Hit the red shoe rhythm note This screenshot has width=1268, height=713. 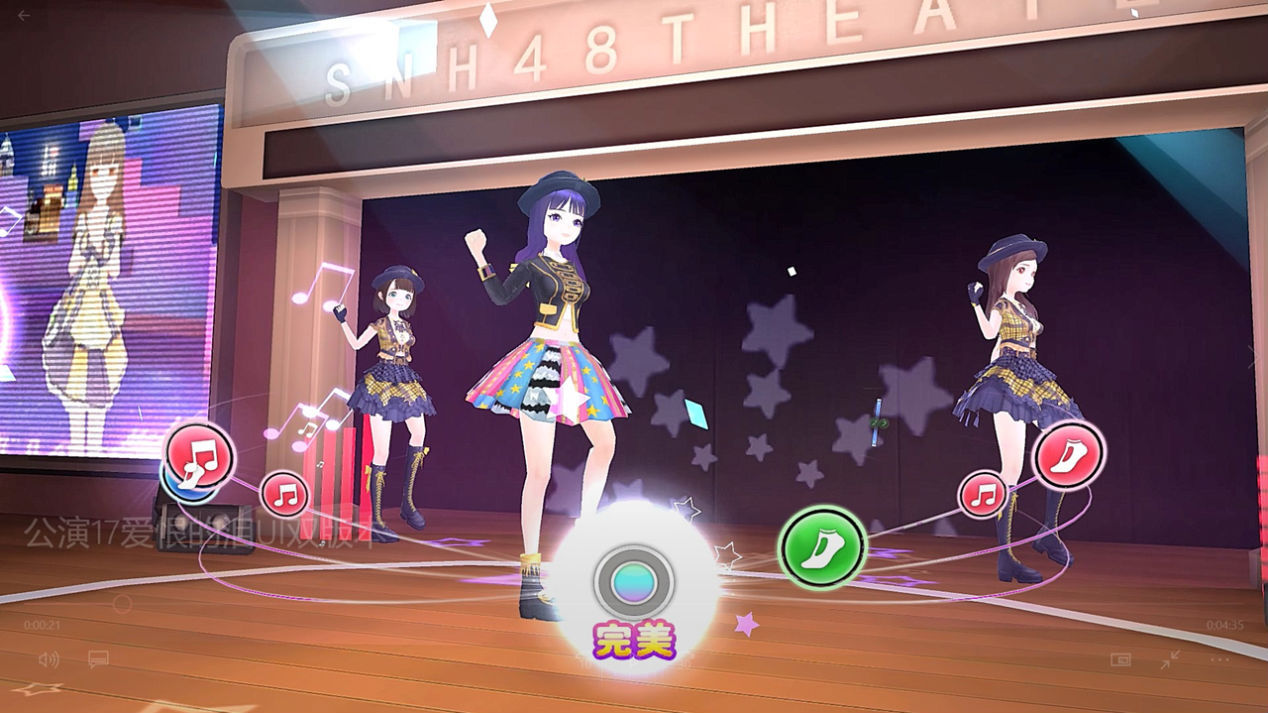click(1068, 455)
